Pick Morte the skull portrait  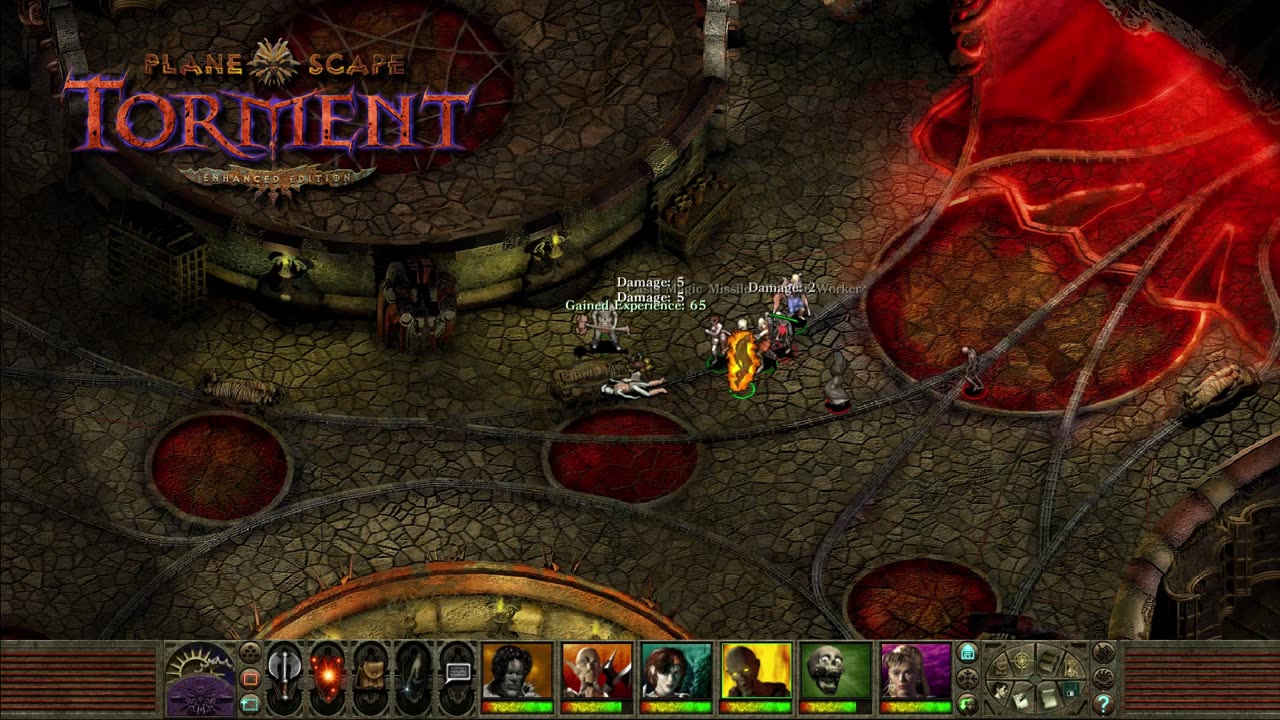point(837,670)
